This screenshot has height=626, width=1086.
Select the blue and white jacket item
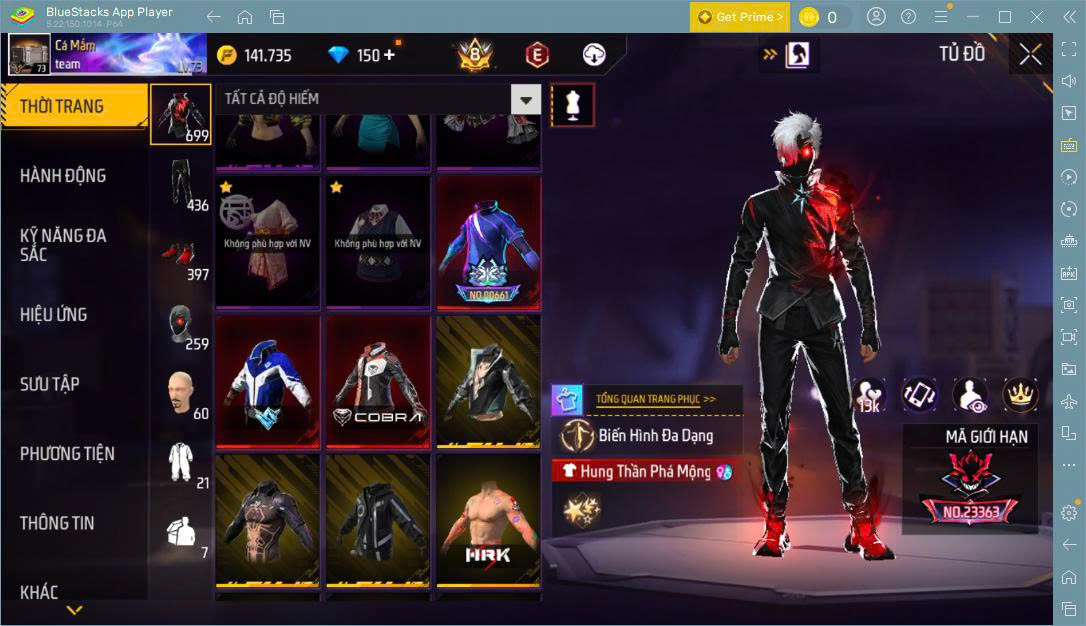268,381
